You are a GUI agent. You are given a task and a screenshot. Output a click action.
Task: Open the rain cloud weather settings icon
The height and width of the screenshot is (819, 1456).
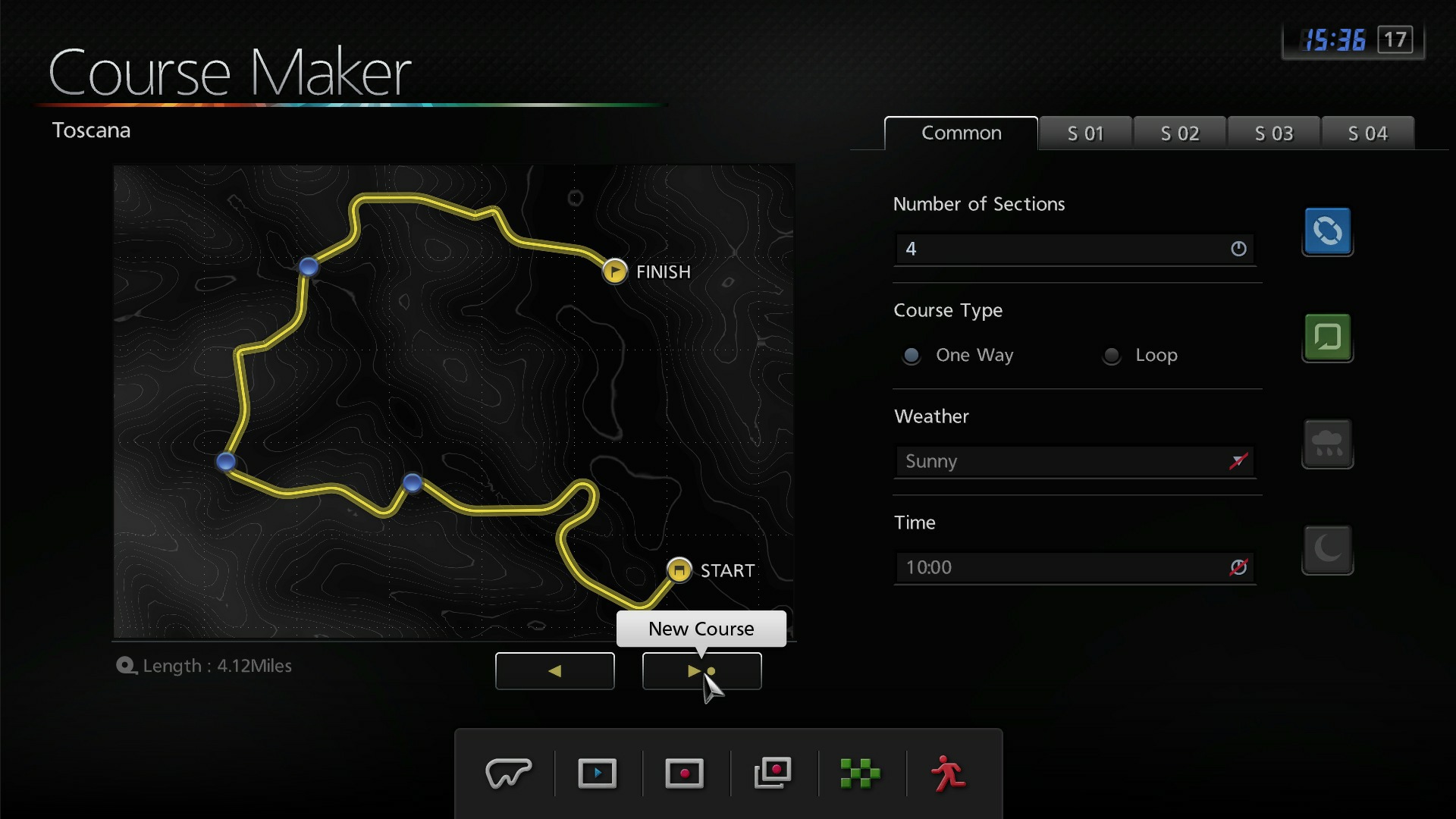click(1328, 444)
